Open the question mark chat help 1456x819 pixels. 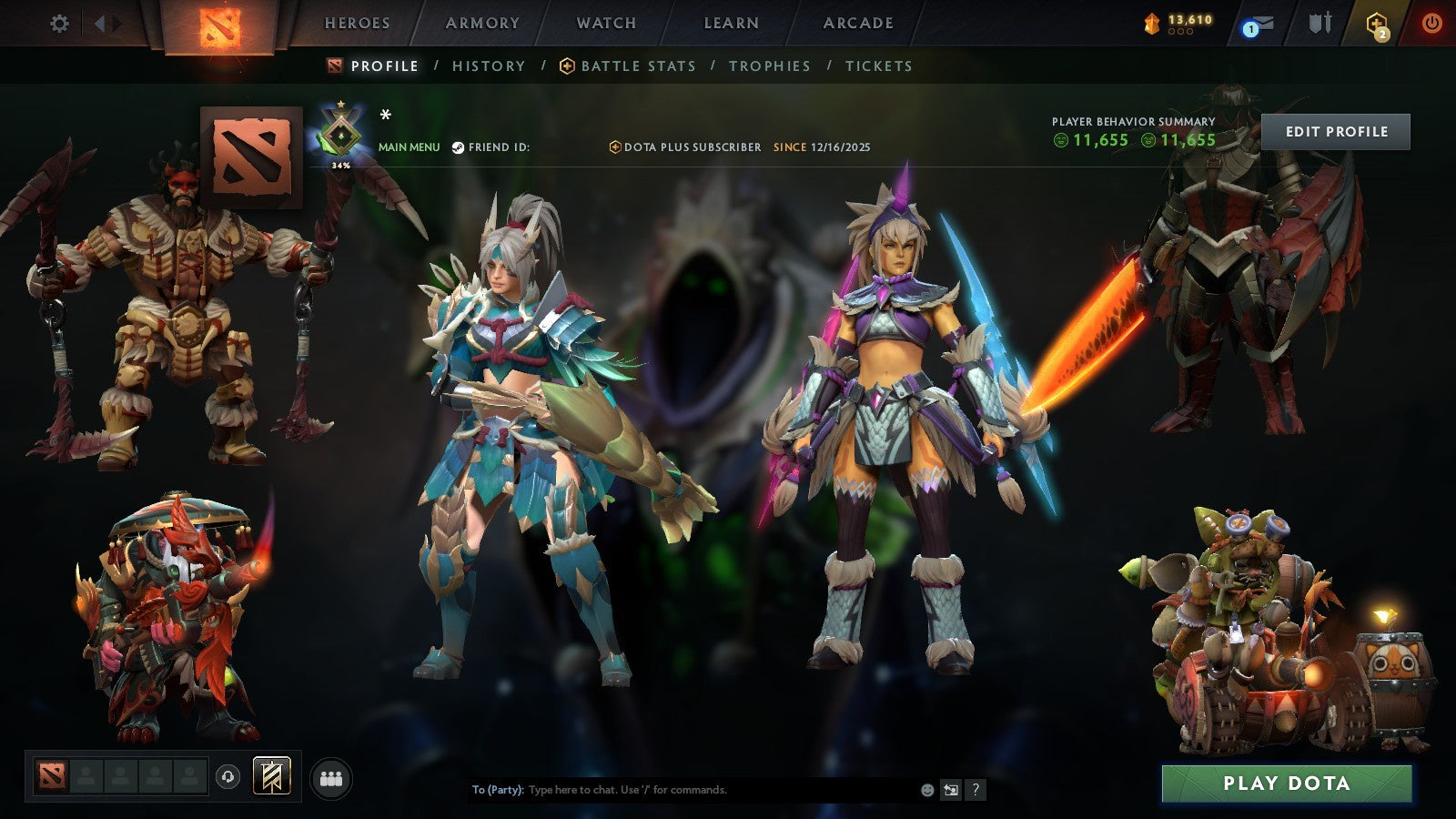pos(976,790)
